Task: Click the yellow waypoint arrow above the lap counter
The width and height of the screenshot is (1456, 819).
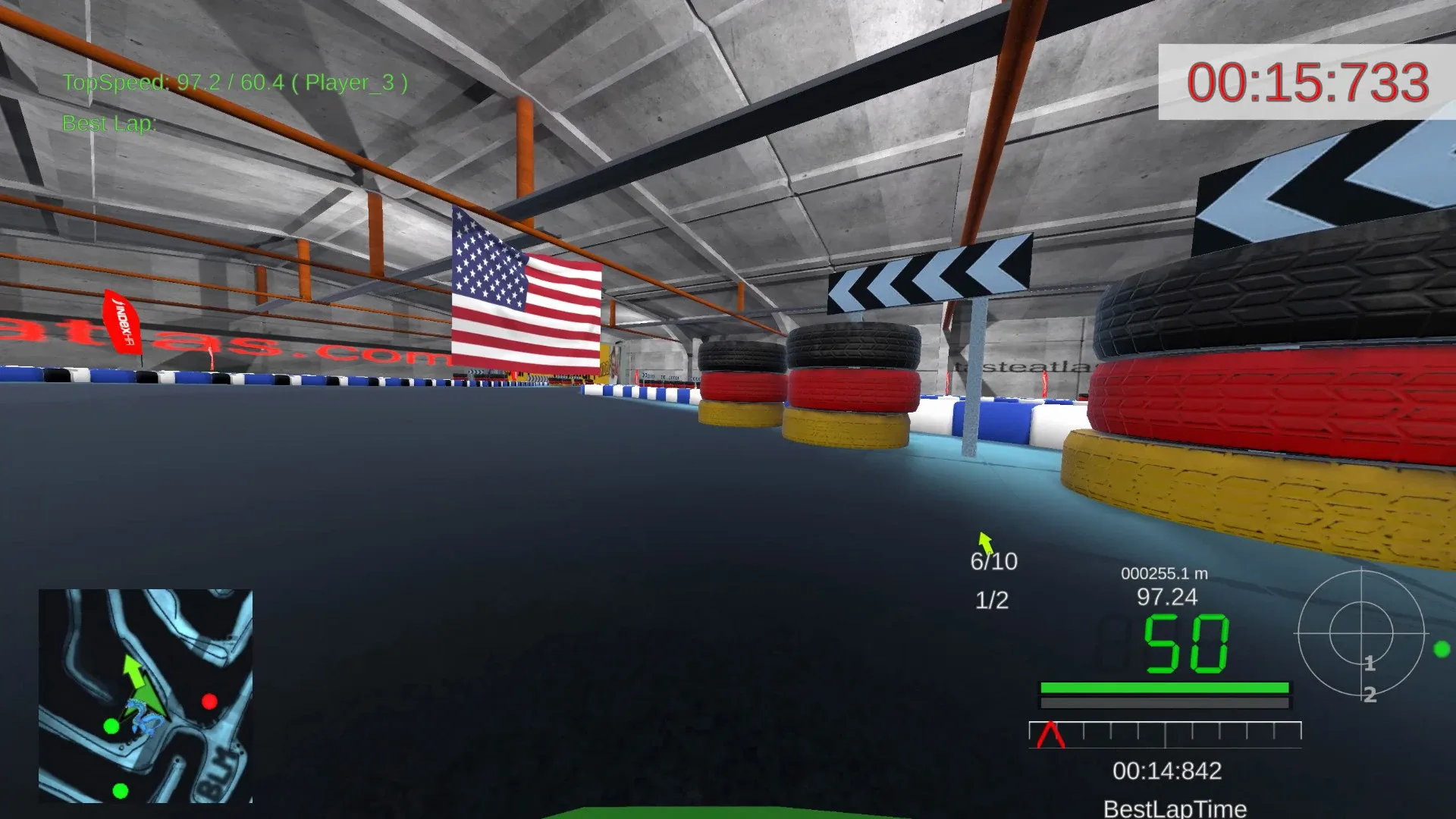Action: pyautogui.click(x=986, y=542)
